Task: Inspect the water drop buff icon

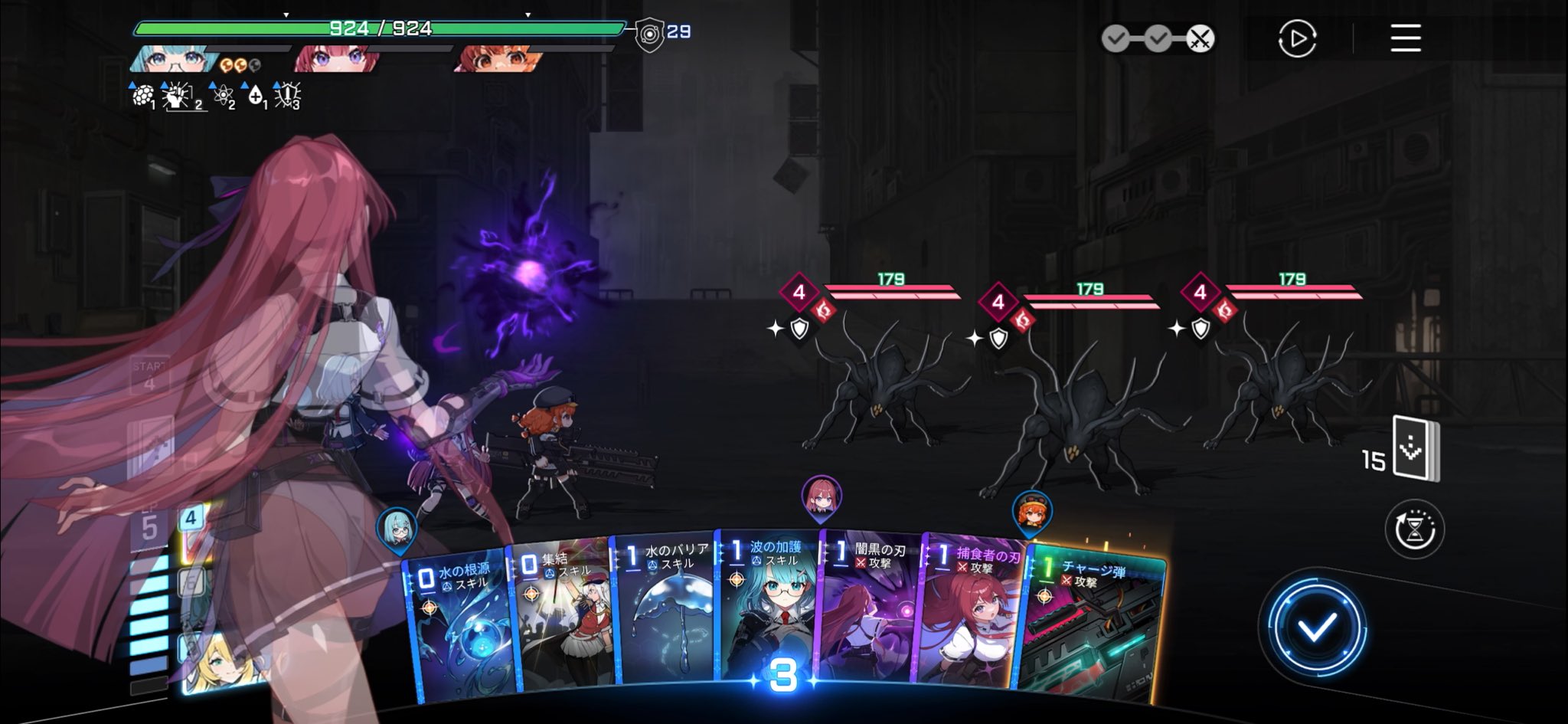Action: 256,95
